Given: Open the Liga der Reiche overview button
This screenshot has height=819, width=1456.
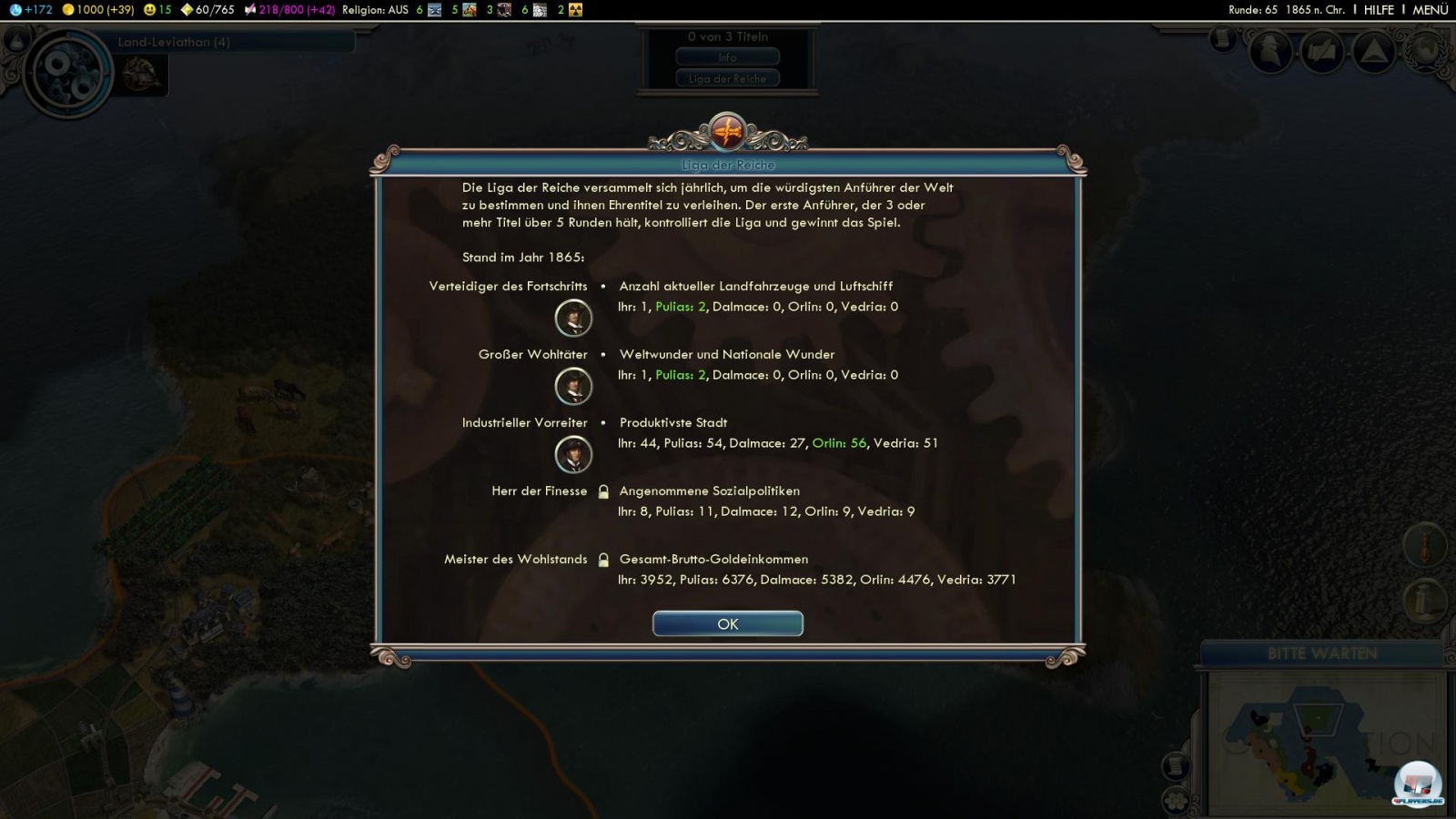Looking at the screenshot, I should coord(727,78).
